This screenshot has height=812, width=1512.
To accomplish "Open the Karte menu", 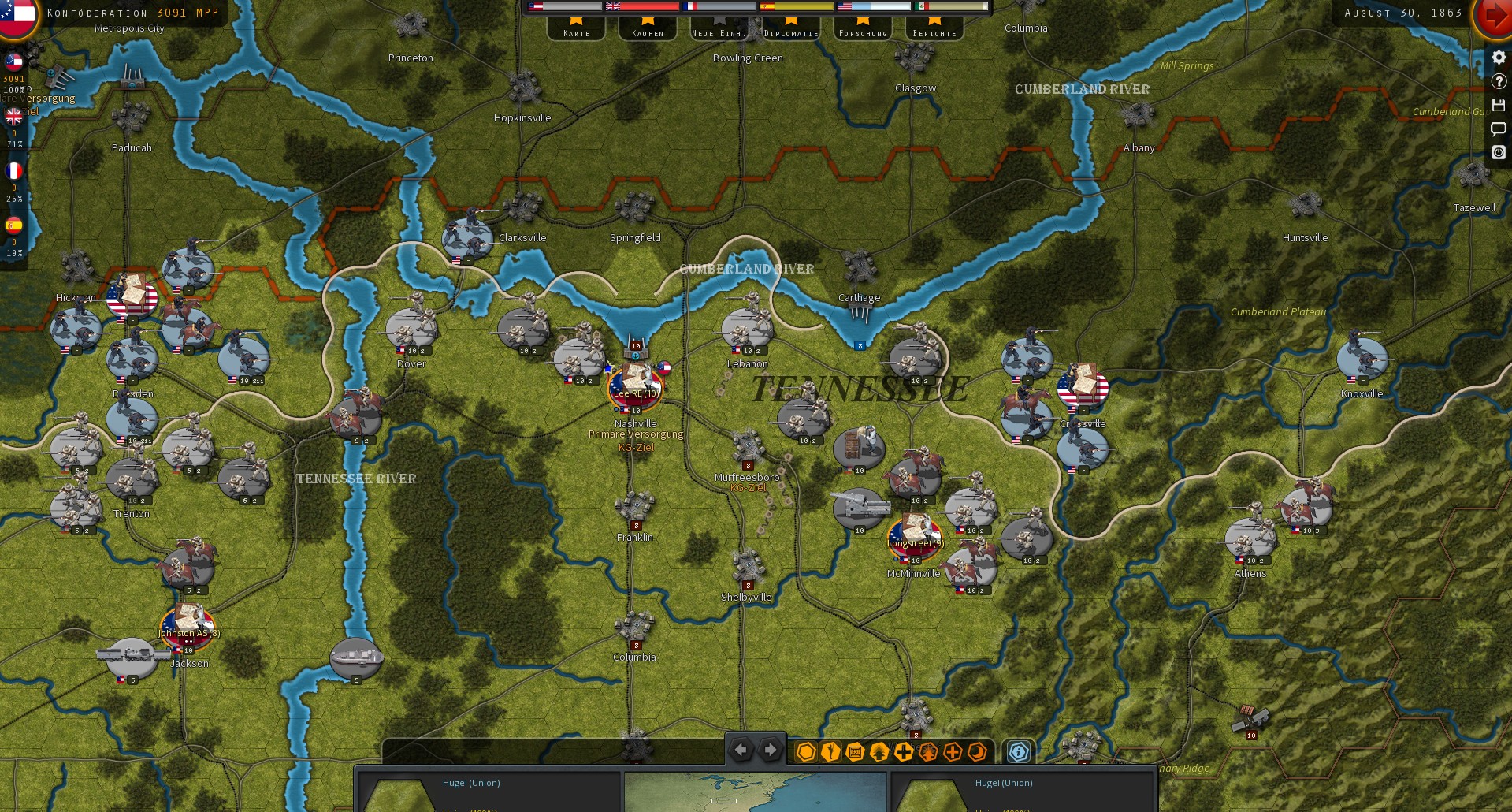I will pyautogui.click(x=576, y=33).
